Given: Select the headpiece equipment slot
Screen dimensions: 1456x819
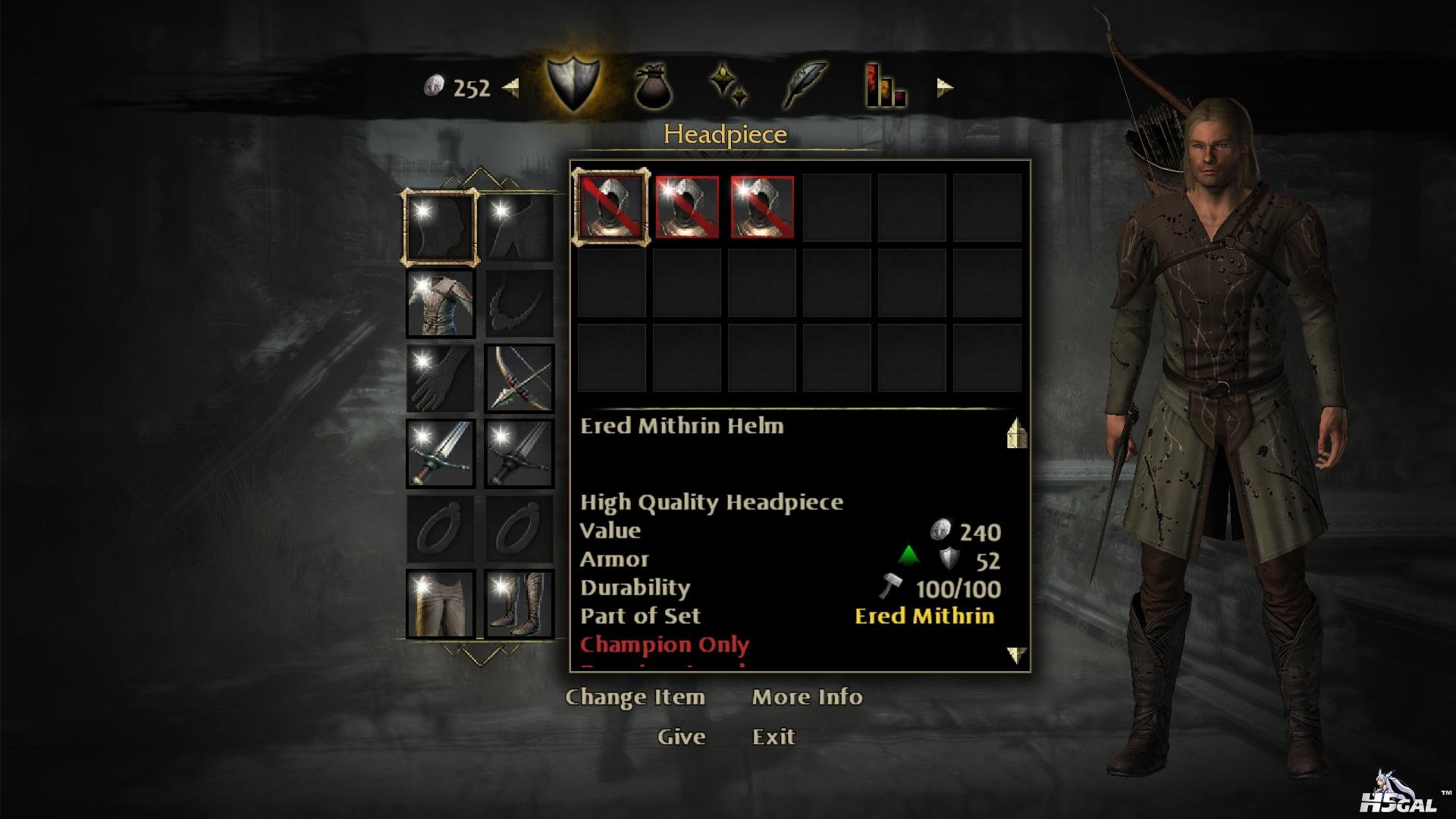Looking at the screenshot, I should [441, 227].
